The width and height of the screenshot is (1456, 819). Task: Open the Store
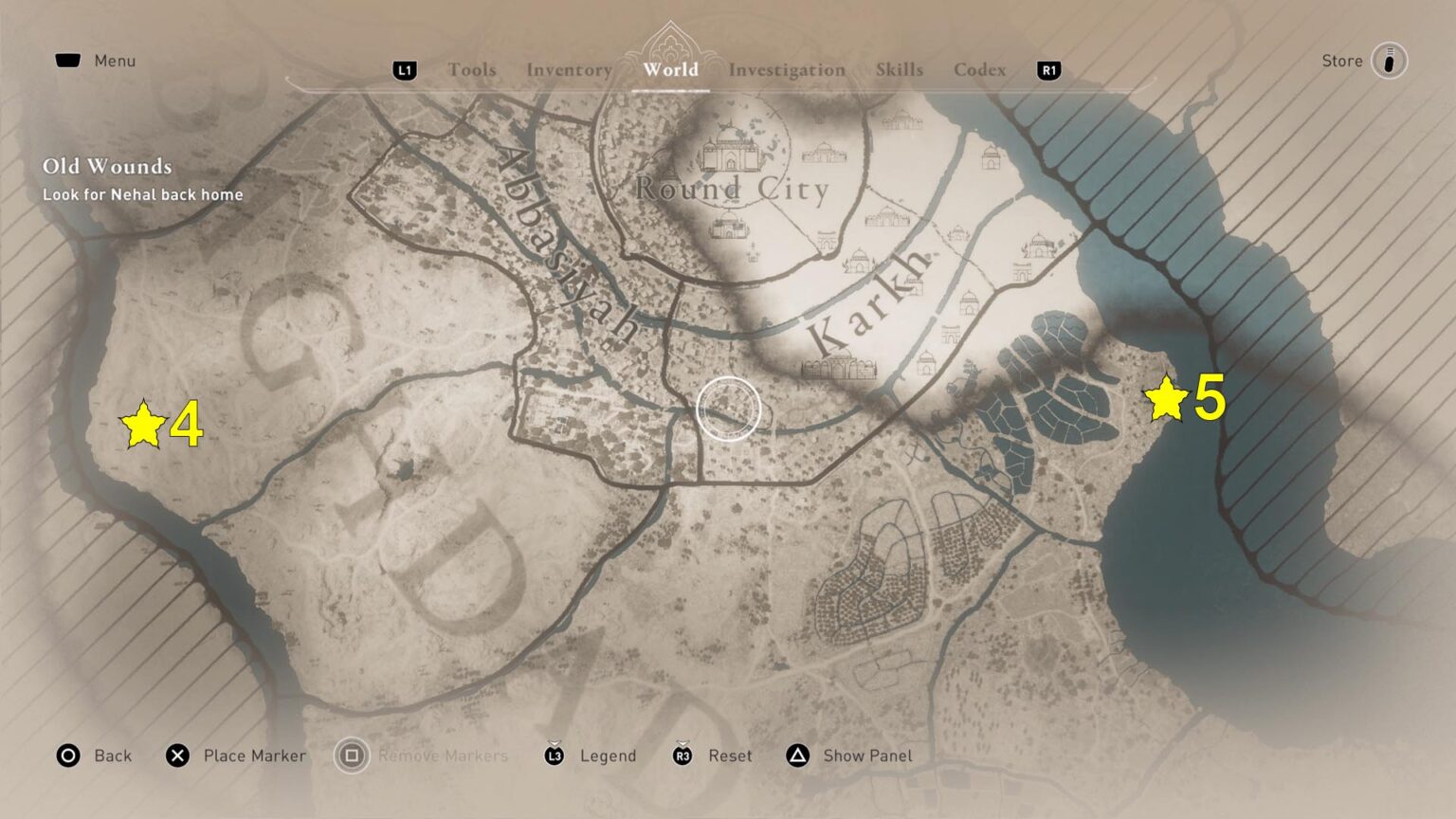1342,60
